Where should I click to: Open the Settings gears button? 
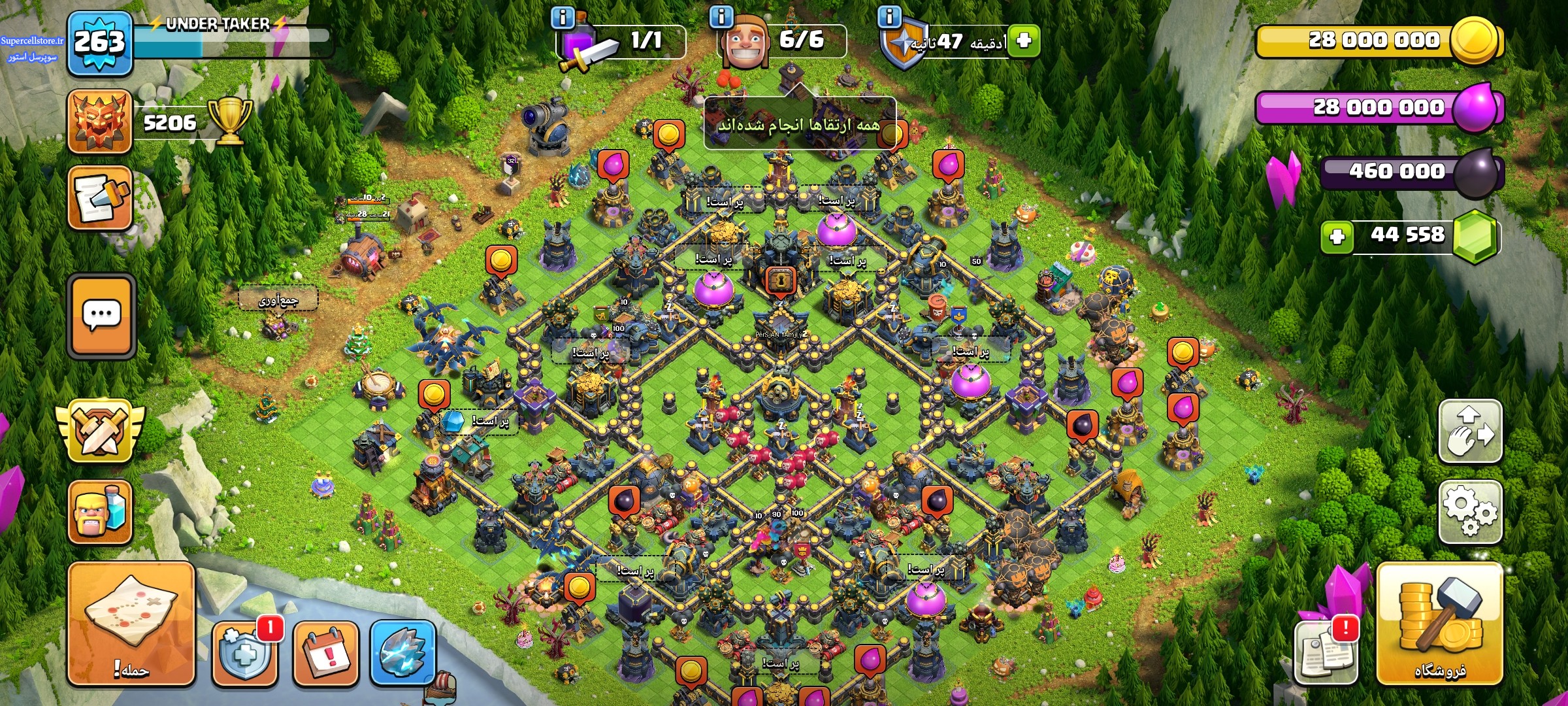(1470, 512)
